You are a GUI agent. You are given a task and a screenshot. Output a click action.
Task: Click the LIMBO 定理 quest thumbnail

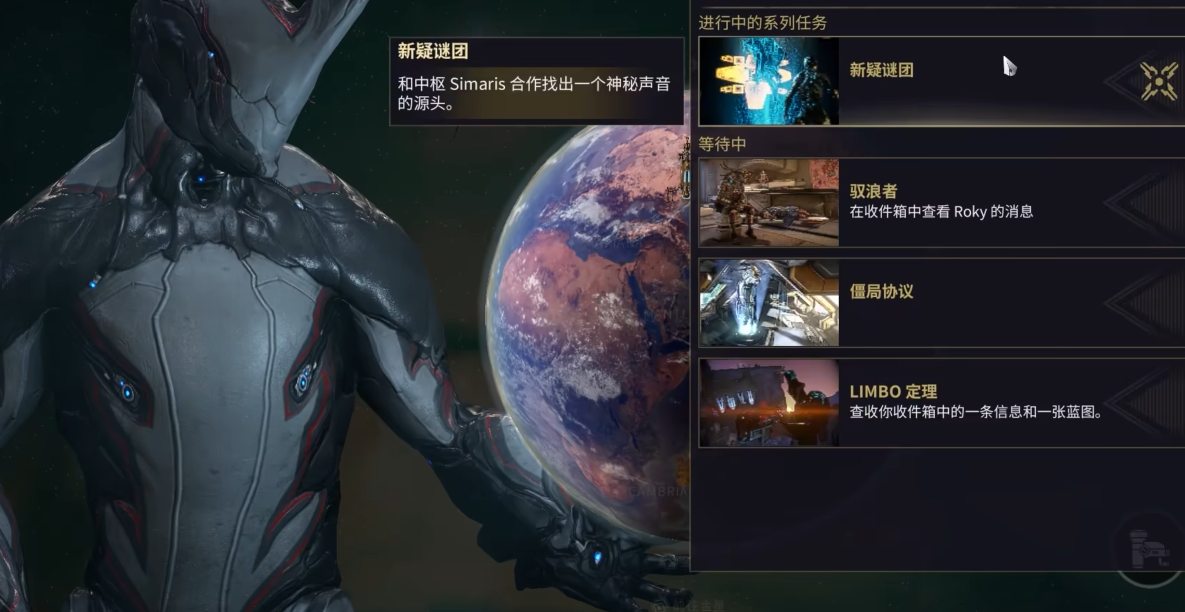click(x=769, y=403)
